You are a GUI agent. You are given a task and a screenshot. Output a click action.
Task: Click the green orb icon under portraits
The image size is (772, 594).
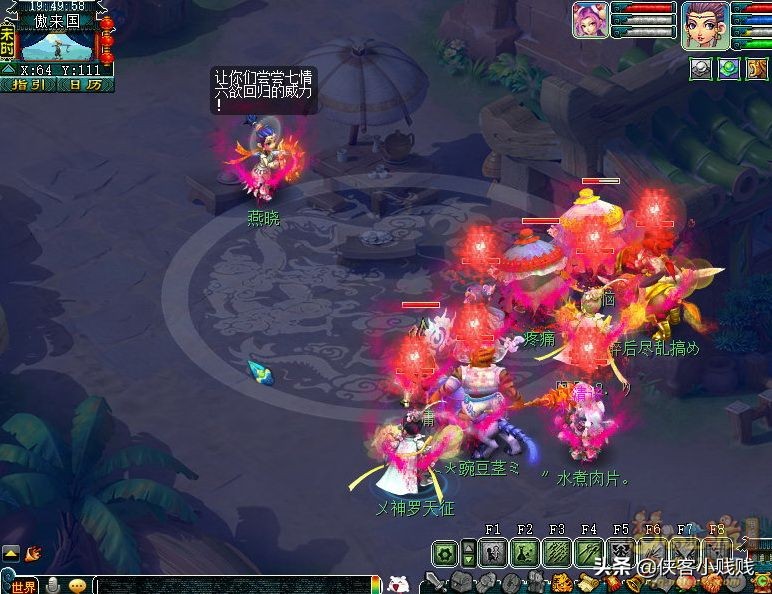coord(729,69)
